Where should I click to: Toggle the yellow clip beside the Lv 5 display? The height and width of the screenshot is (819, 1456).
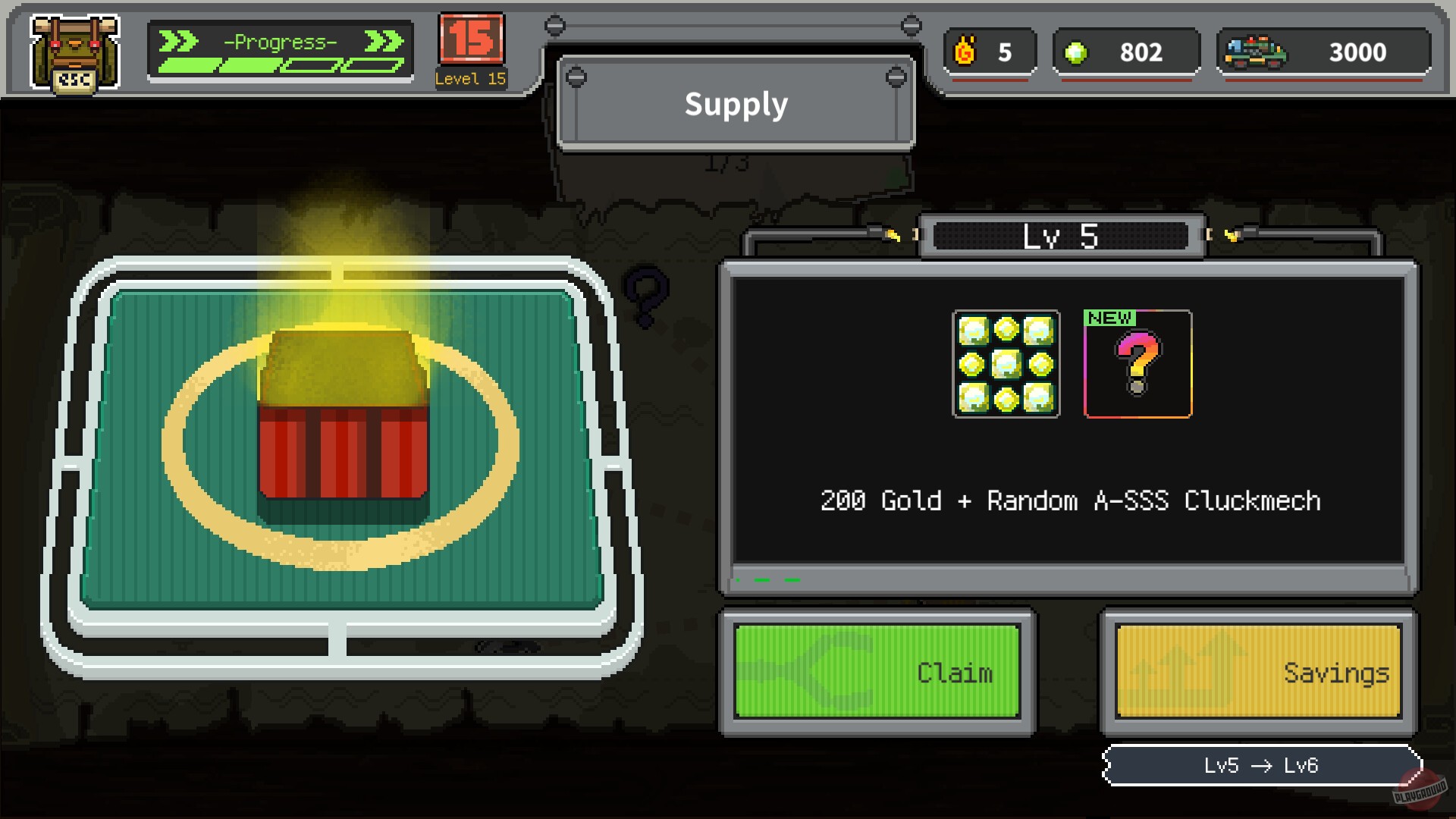coord(892,236)
